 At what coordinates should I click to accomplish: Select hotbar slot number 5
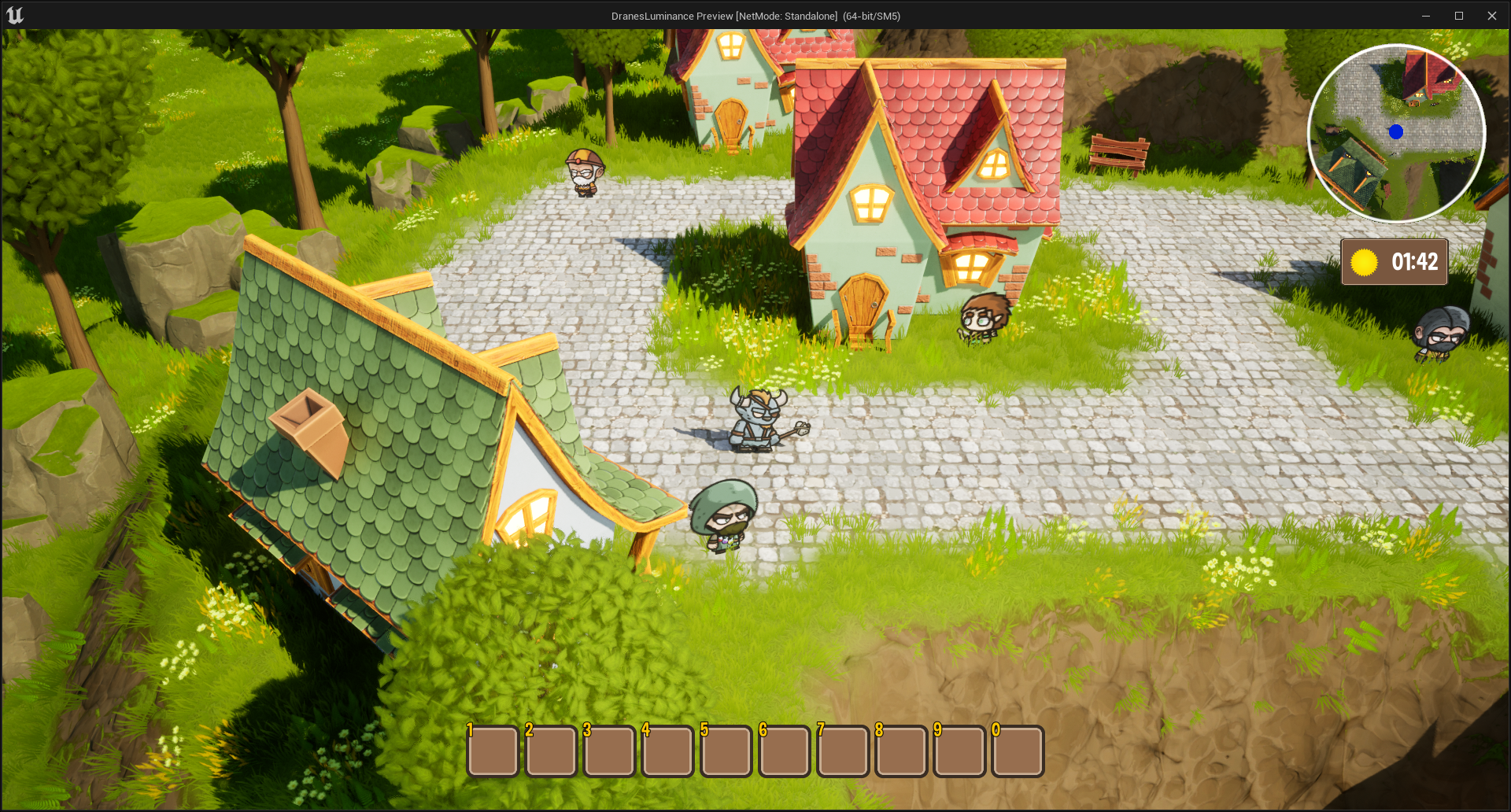[x=726, y=751]
